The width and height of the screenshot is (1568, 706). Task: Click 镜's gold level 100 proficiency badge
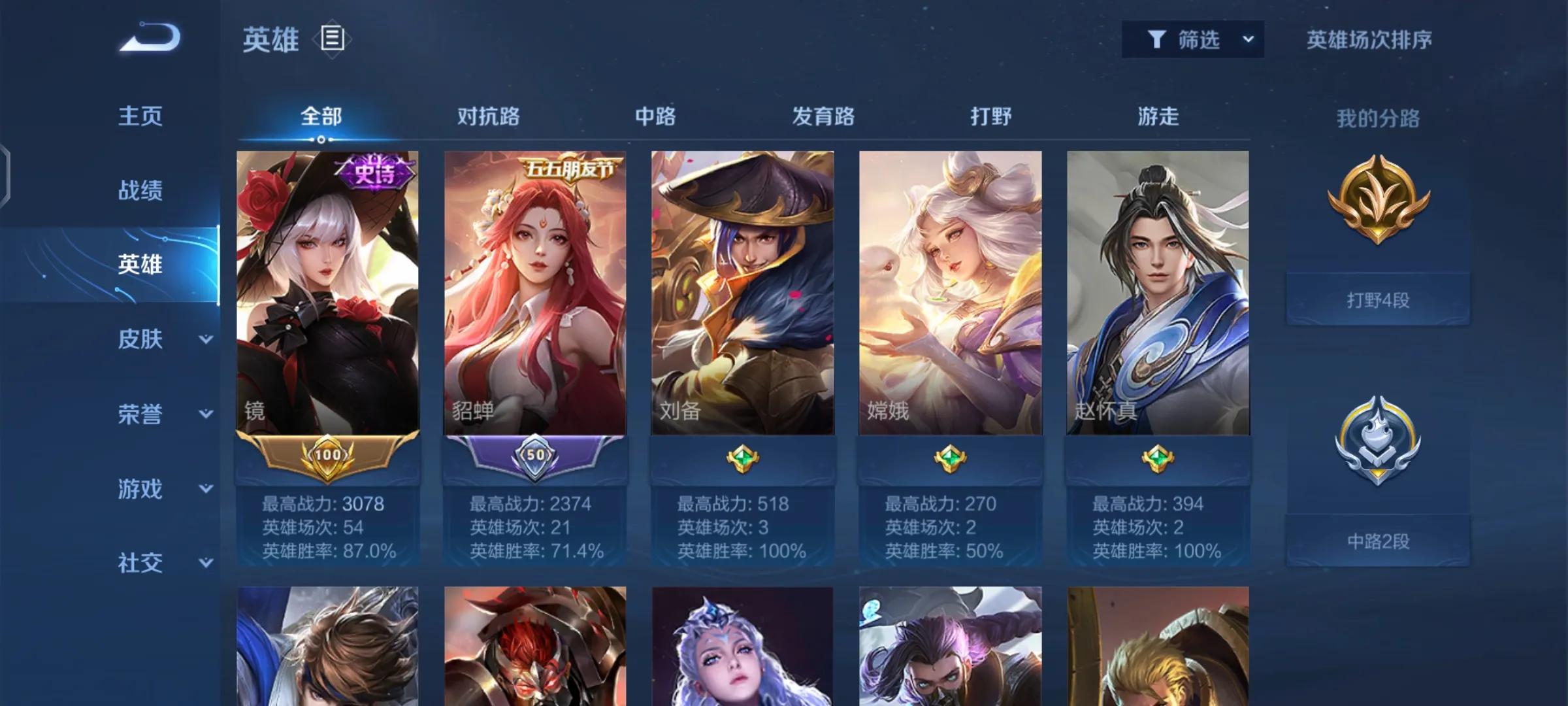(x=329, y=457)
